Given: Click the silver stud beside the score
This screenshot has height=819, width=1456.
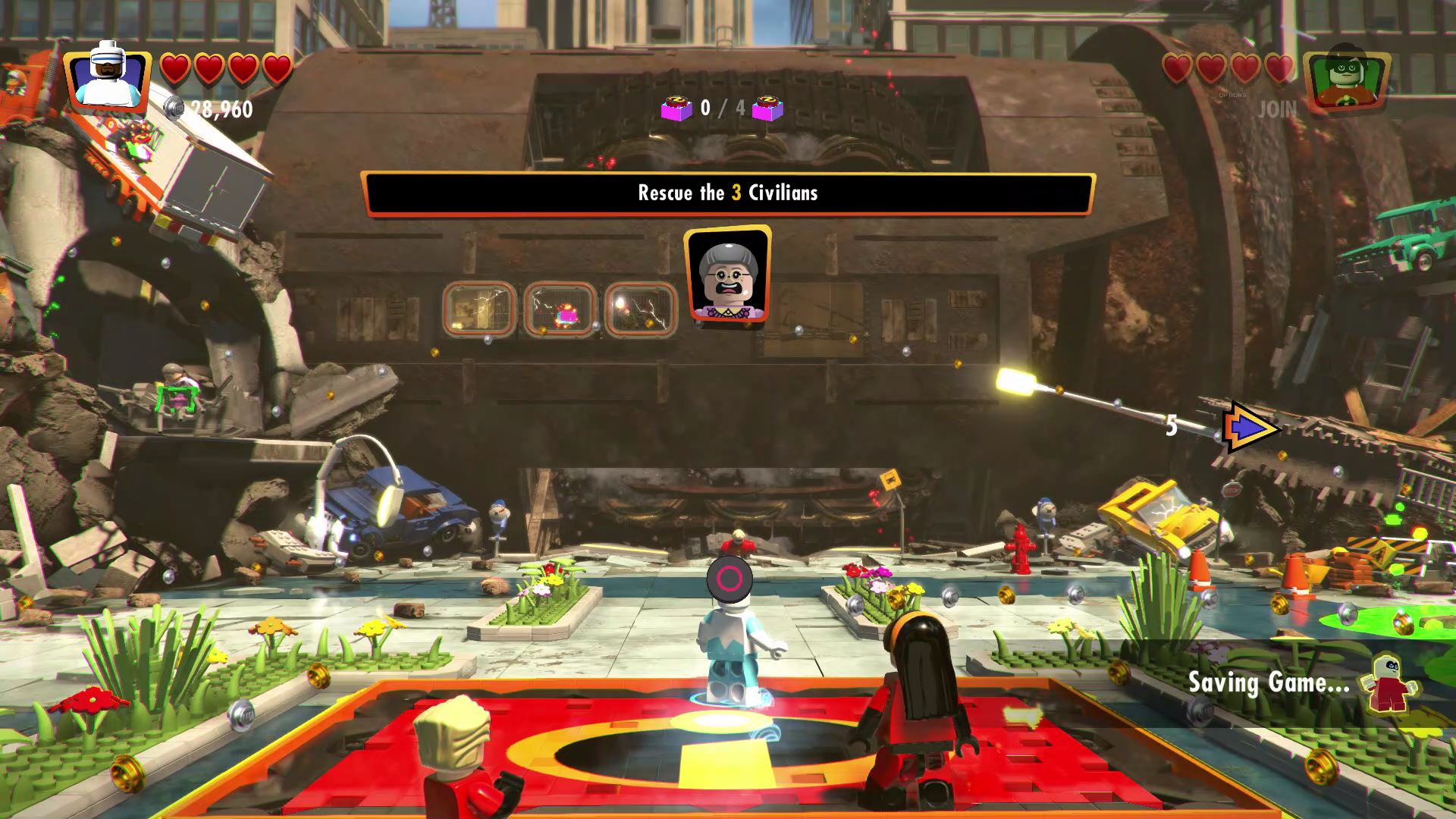Looking at the screenshot, I should tap(173, 108).
